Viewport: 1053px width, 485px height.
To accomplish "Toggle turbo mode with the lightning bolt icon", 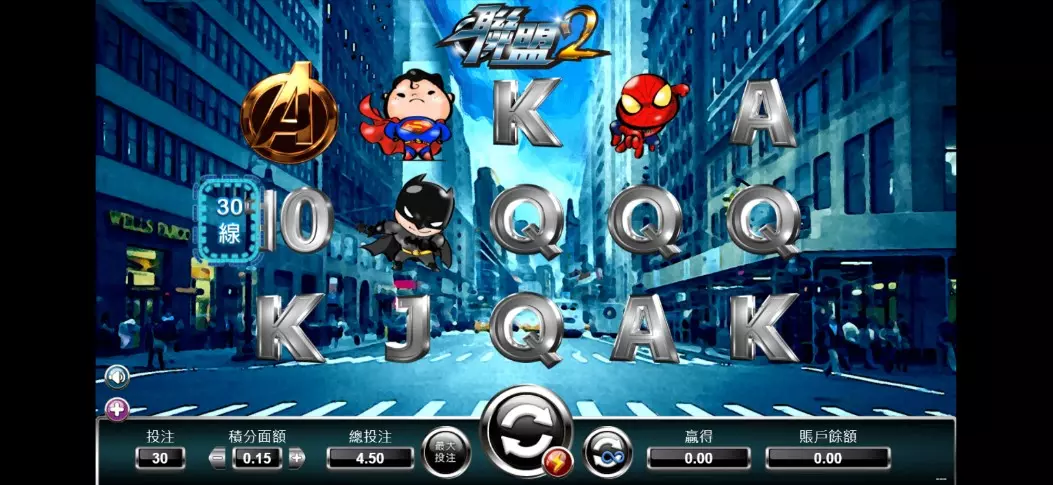I will [x=558, y=461].
